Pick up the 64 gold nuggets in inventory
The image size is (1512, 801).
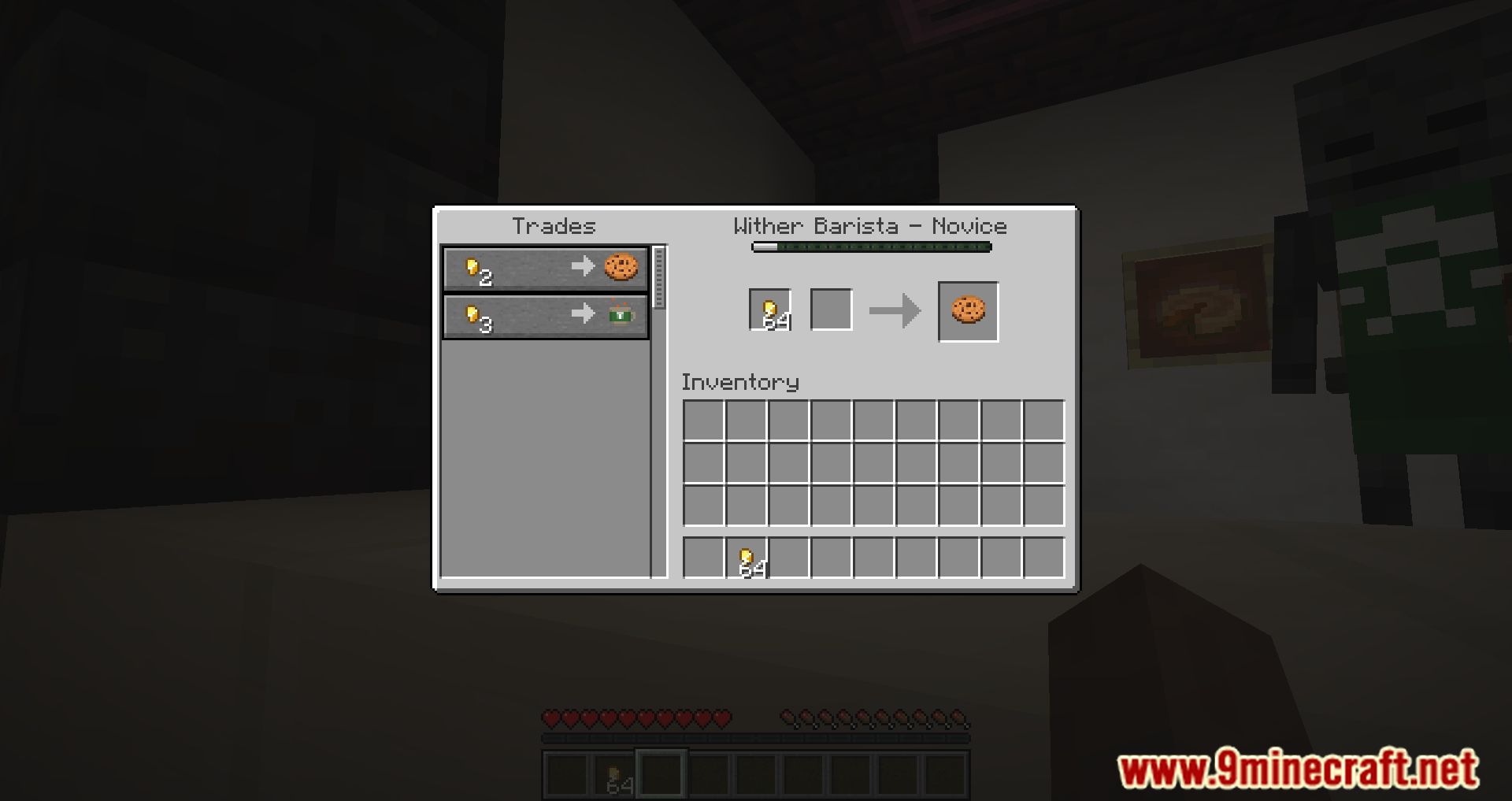tap(747, 559)
